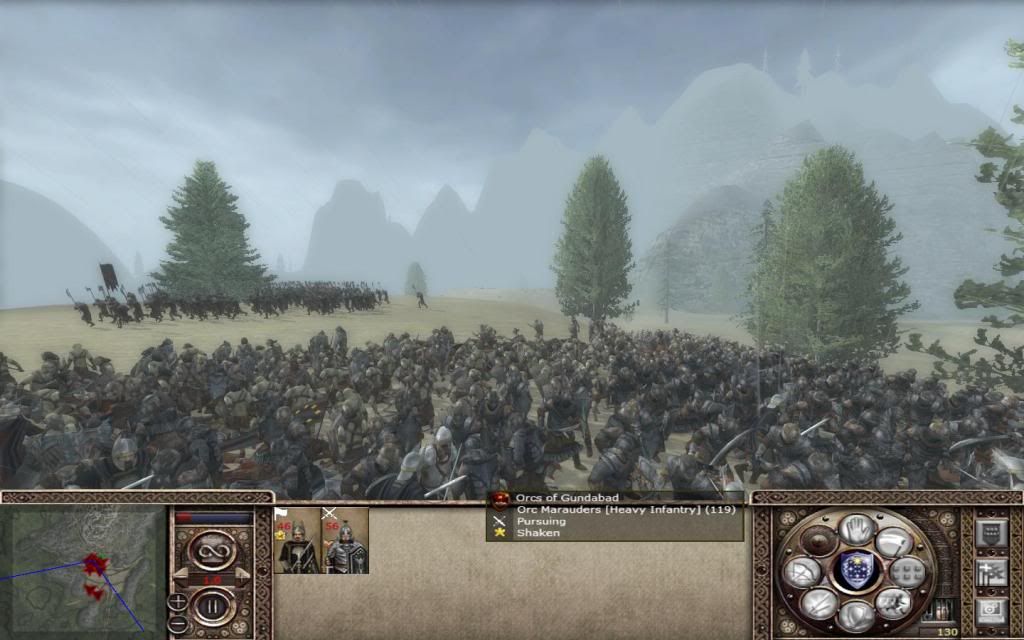Open the banner shield panel button
1024x640 pixels.
[x=990, y=532]
